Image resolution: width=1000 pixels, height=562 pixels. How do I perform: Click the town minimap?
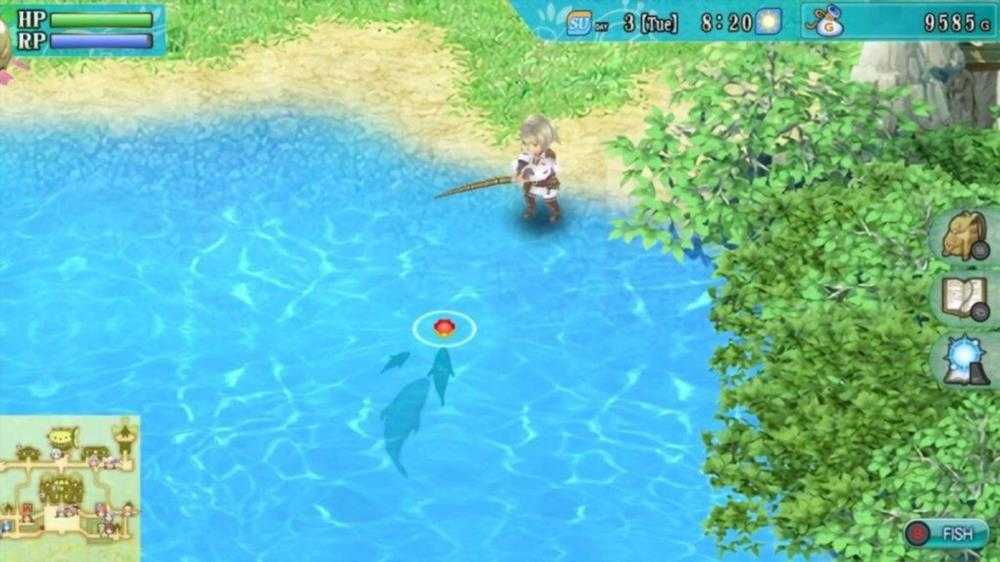pyautogui.click(x=69, y=488)
